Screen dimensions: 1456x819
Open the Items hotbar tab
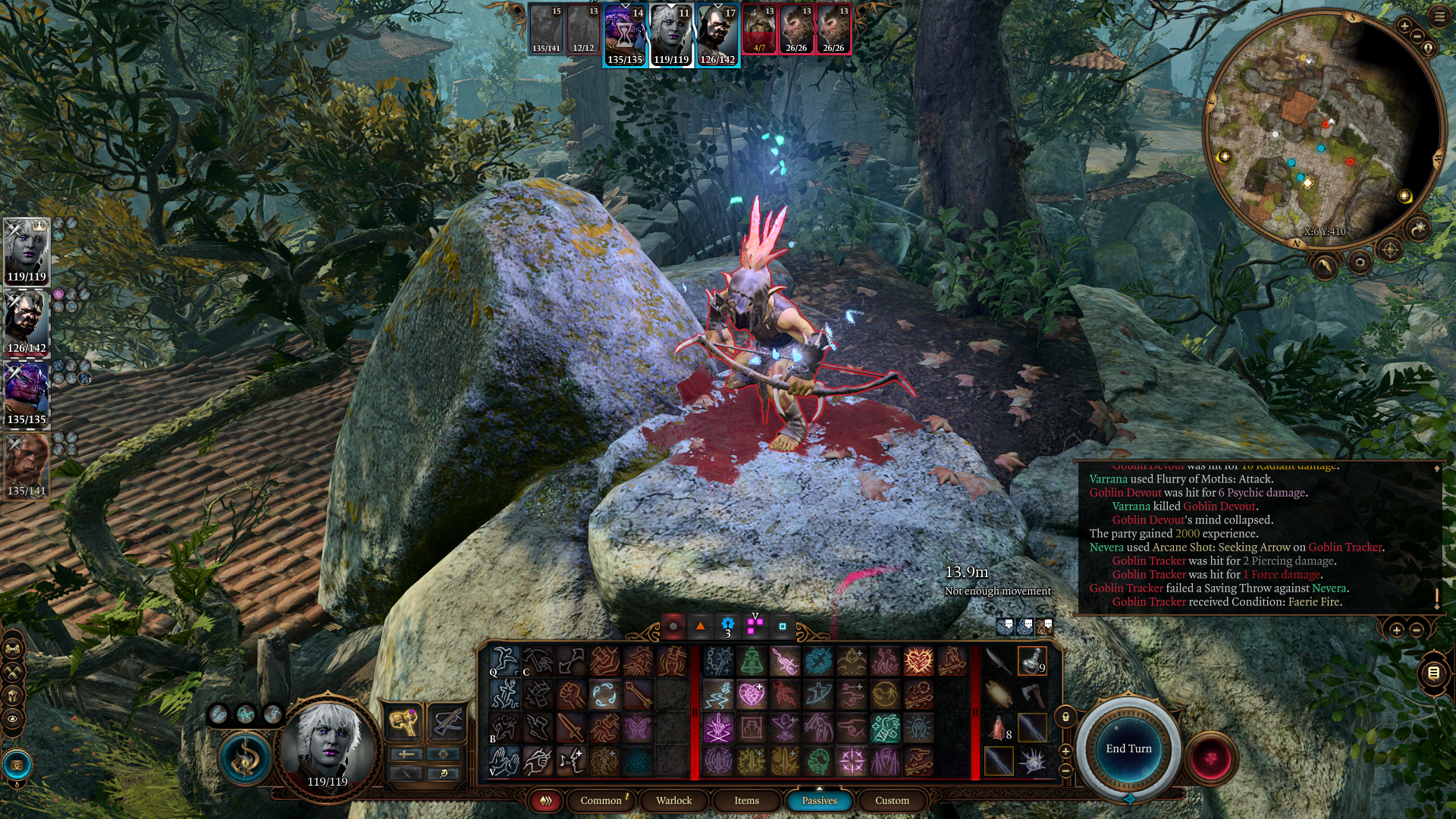pyautogui.click(x=746, y=800)
